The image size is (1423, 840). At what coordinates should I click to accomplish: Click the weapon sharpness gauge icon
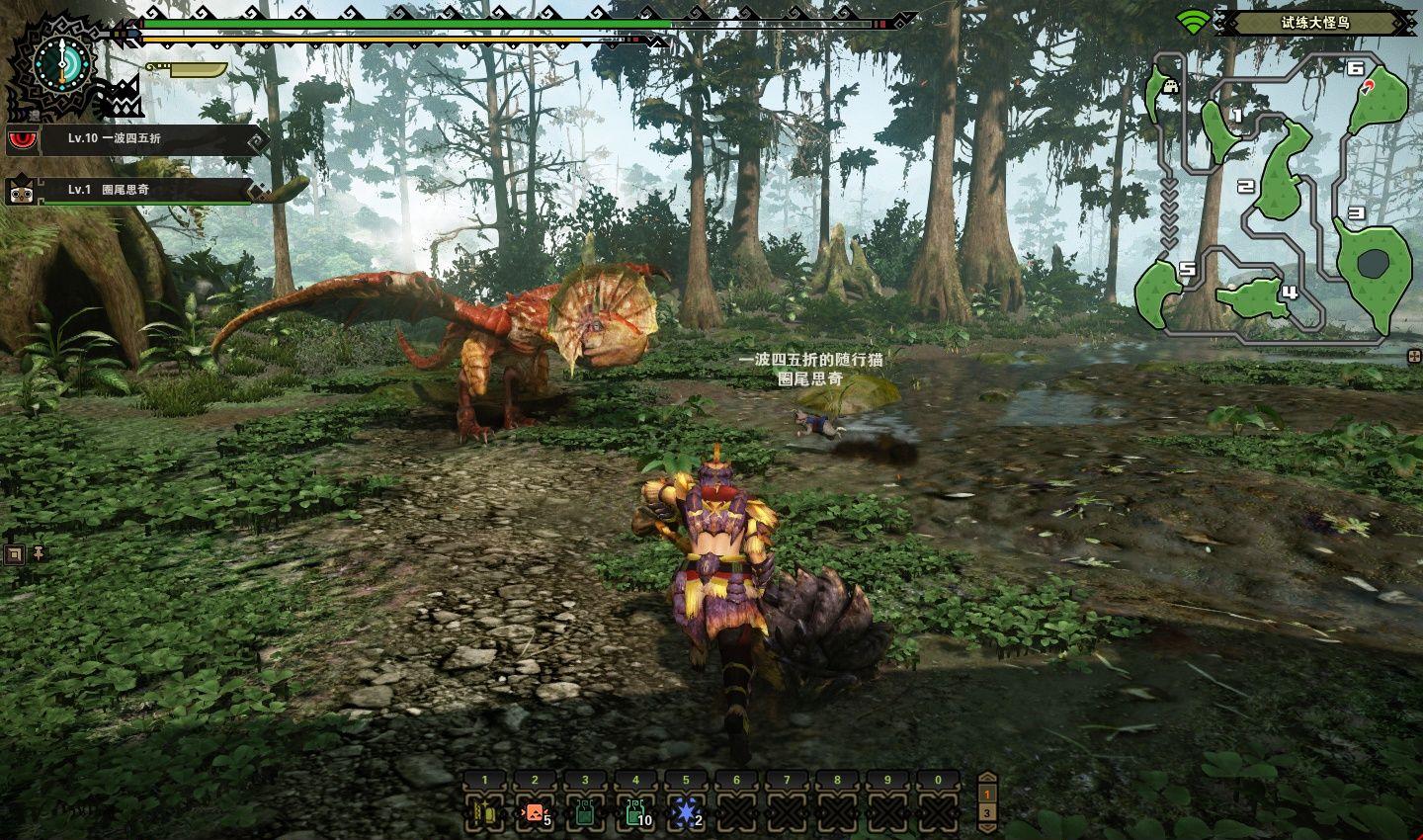[x=186, y=70]
